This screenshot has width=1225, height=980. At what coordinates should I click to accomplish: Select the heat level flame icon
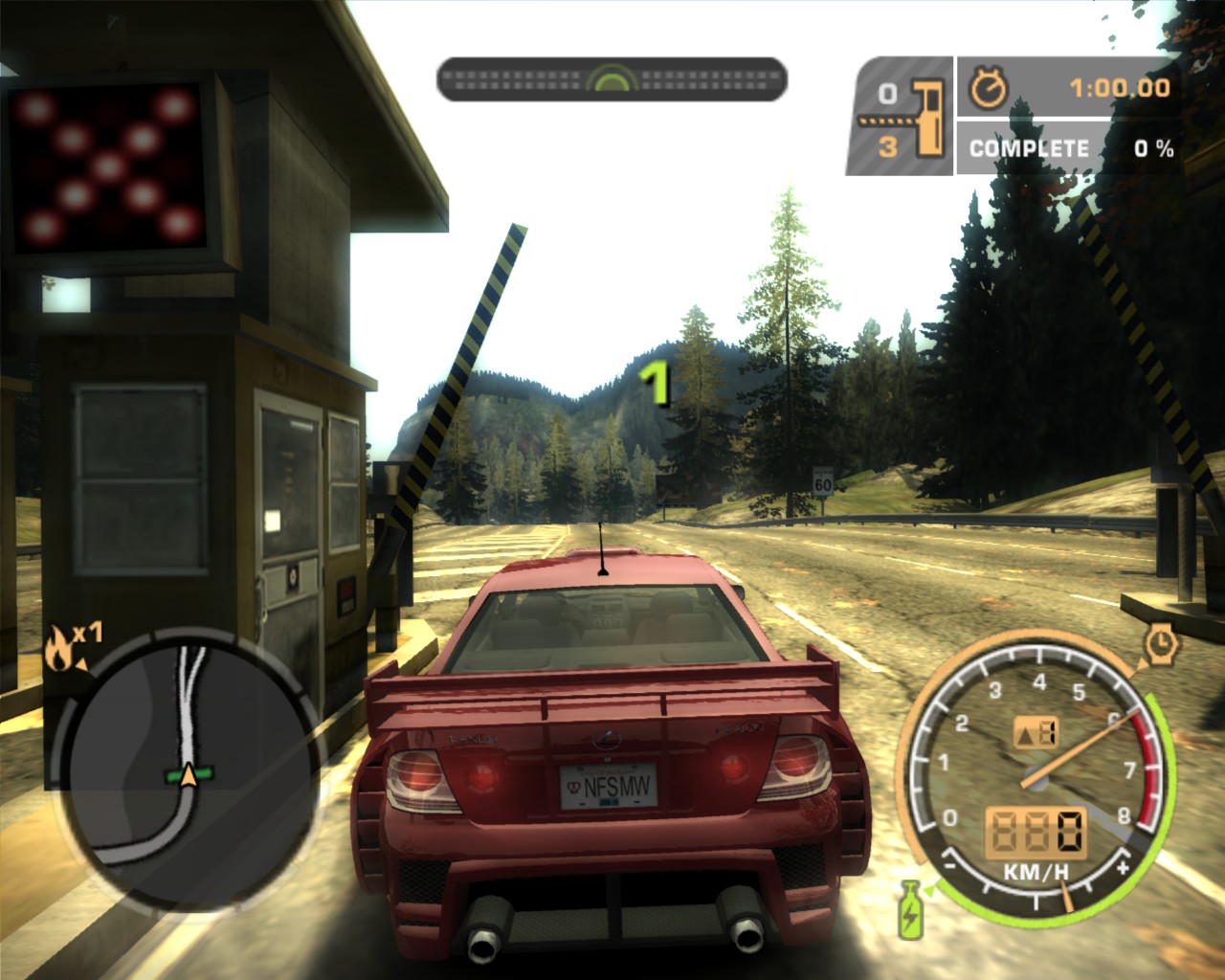tap(60, 652)
